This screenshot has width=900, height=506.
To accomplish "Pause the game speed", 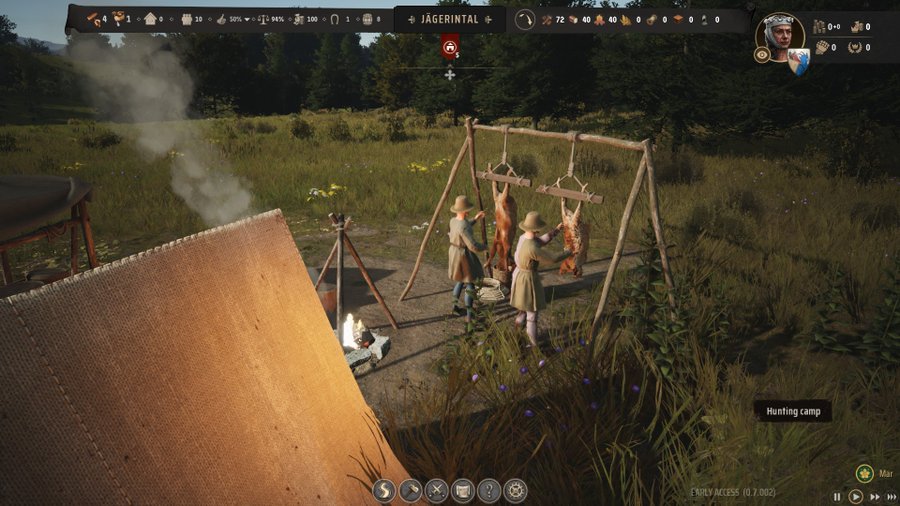I will [838, 496].
